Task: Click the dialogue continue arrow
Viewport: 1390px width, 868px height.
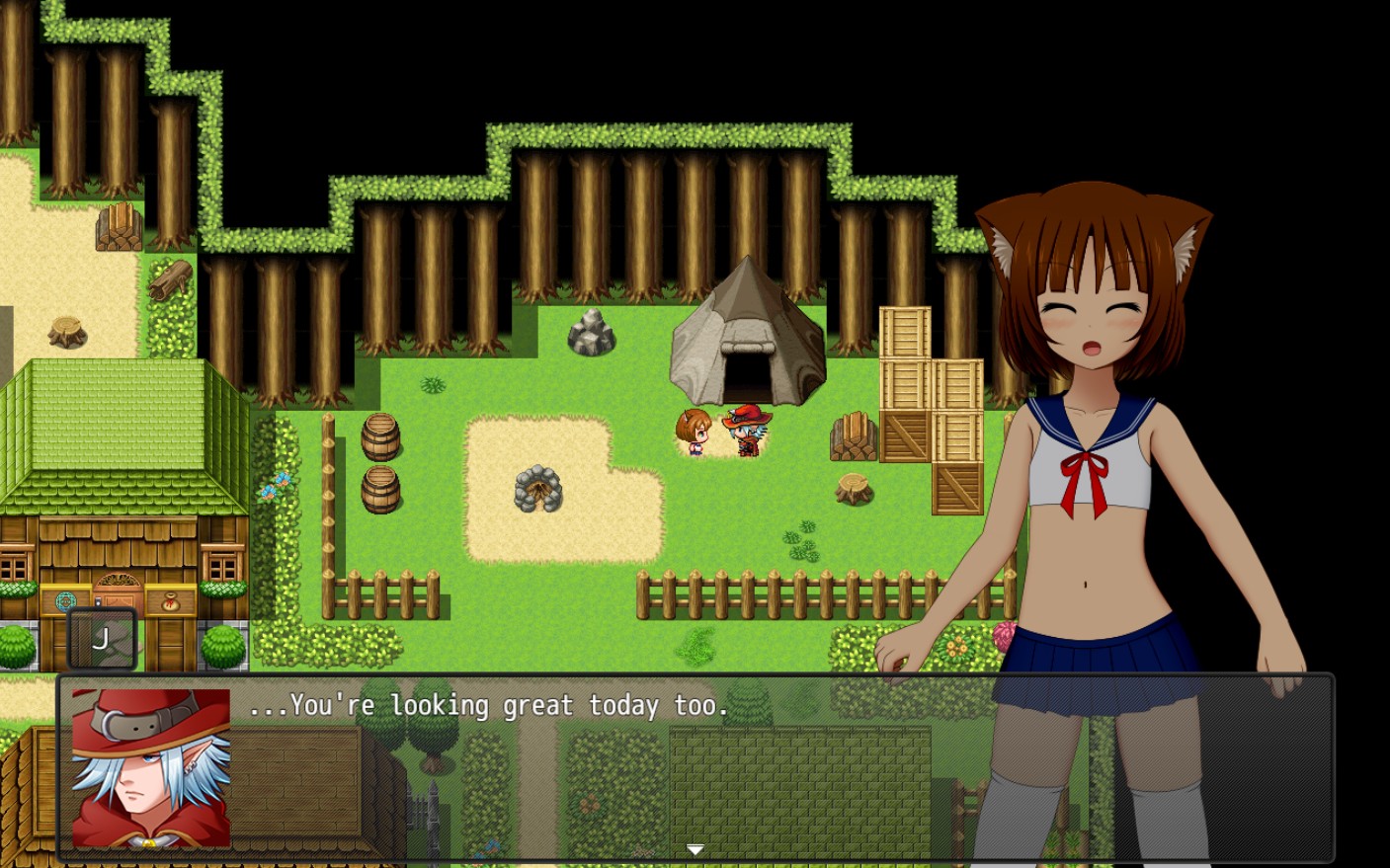Action: point(695,849)
